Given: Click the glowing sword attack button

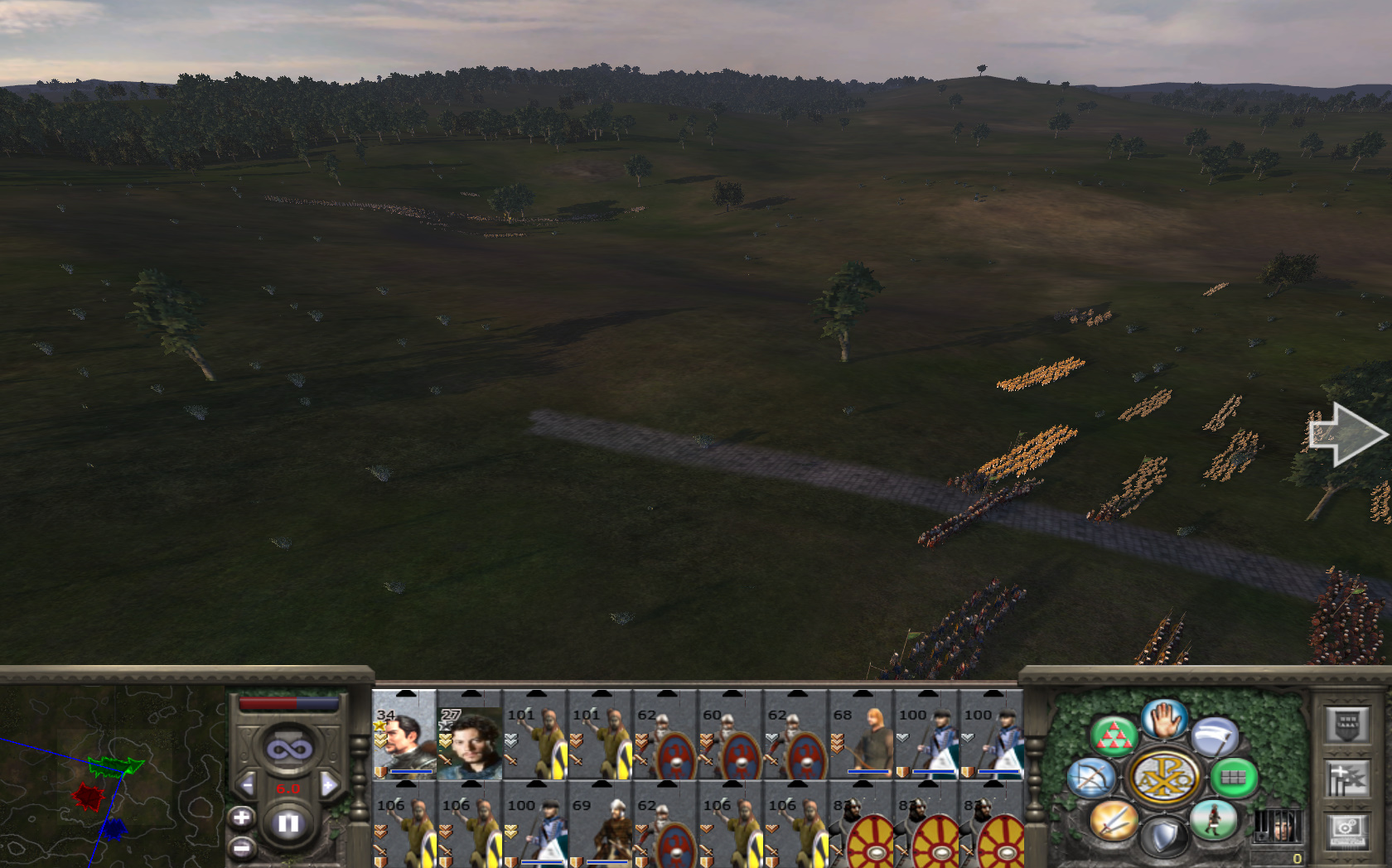Looking at the screenshot, I should pos(1113,820).
